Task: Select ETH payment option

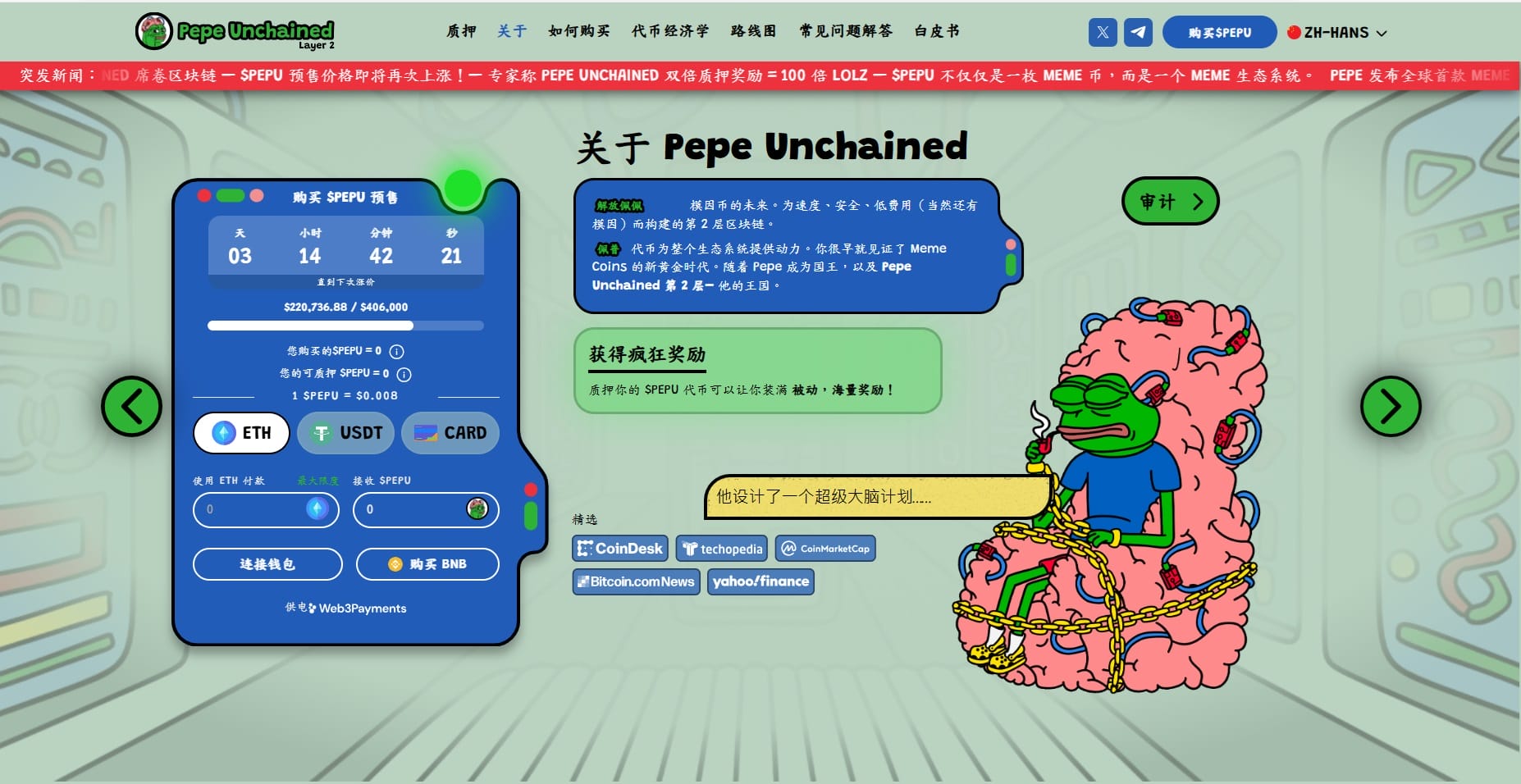Action: click(241, 433)
